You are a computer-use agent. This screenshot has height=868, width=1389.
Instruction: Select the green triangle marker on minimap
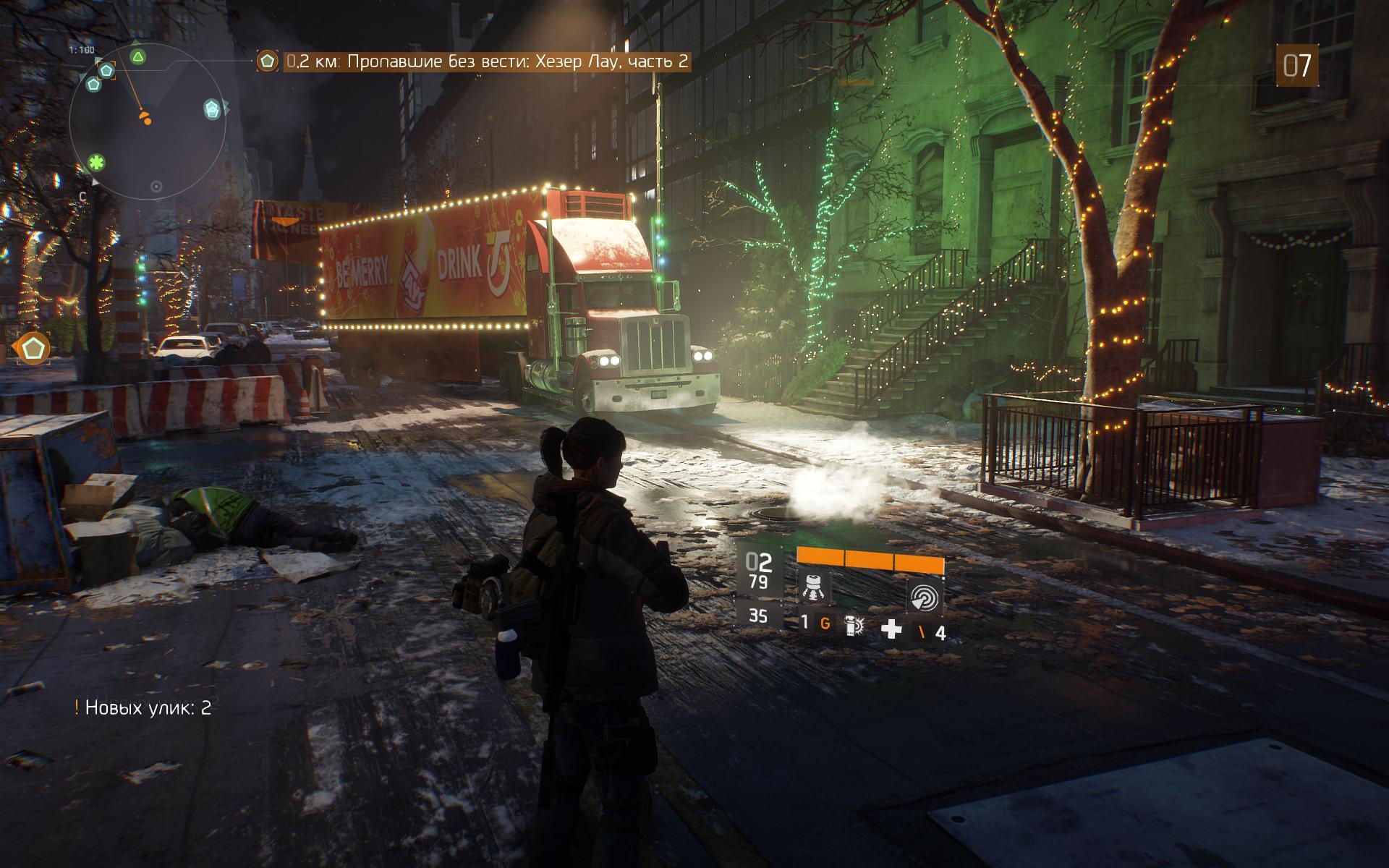pos(138,57)
